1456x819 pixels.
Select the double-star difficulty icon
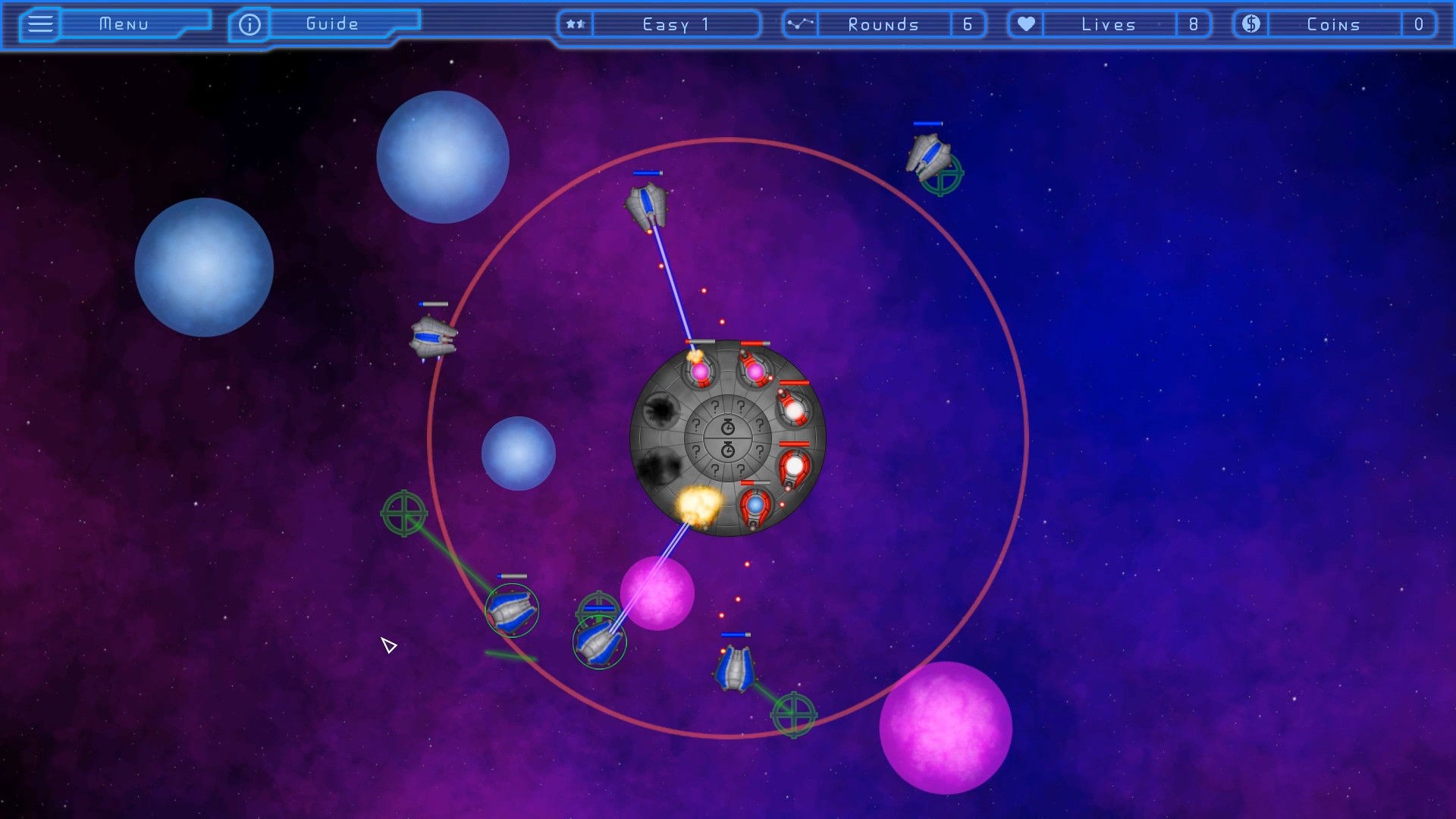pos(575,24)
